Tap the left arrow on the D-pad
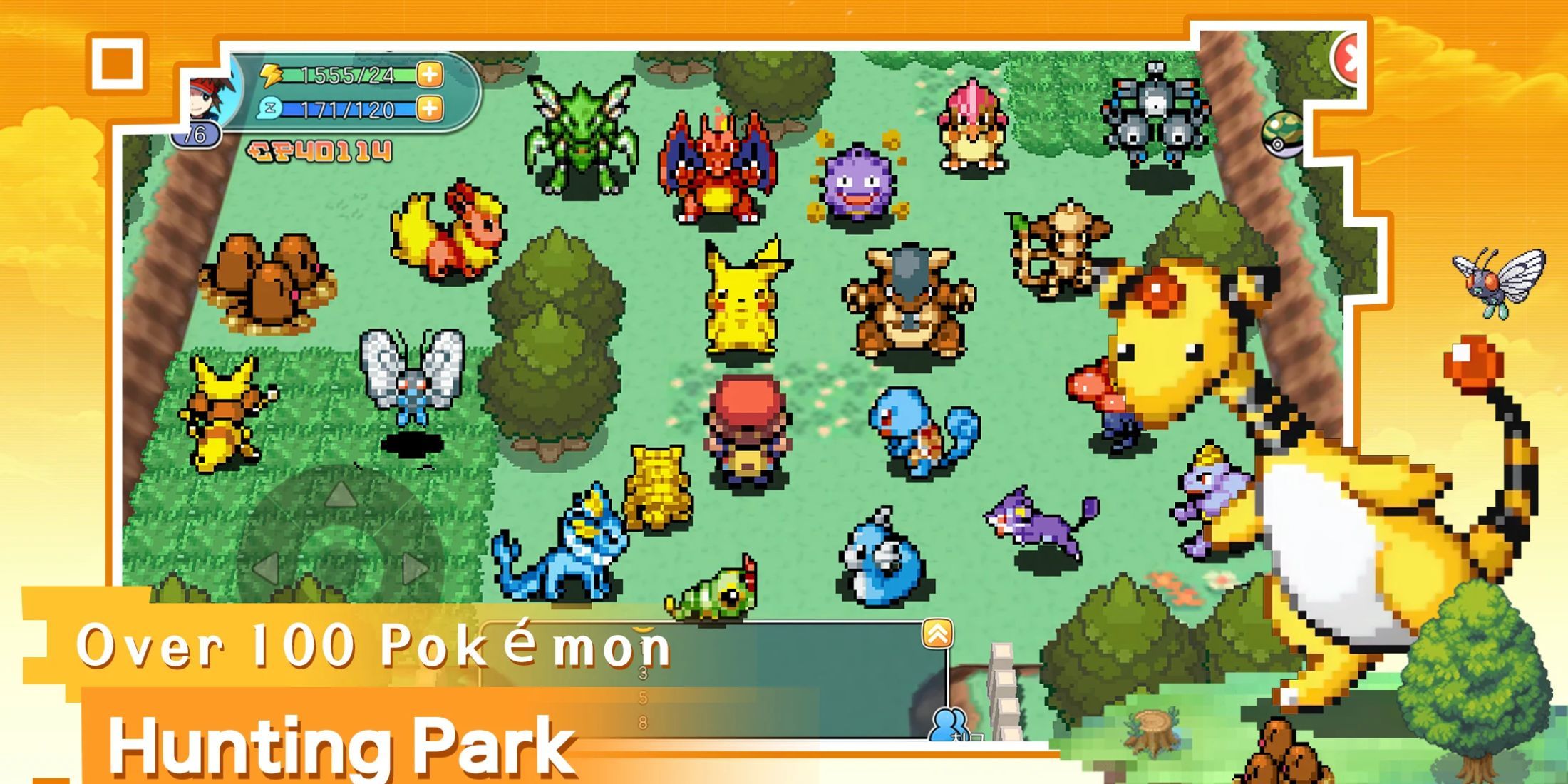Image resolution: width=1568 pixels, height=784 pixels. (266, 568)
